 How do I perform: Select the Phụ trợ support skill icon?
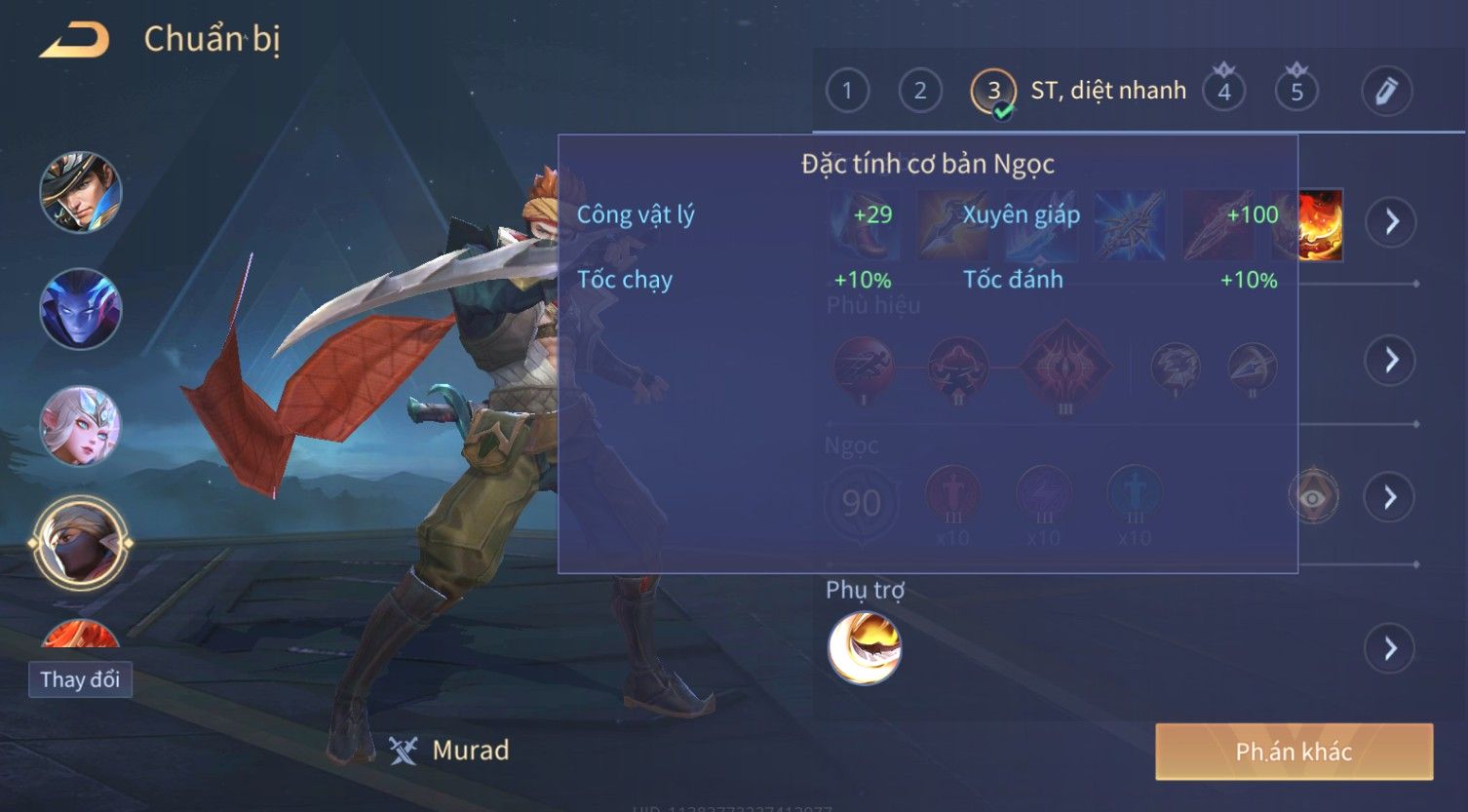(x=864, y=648)
